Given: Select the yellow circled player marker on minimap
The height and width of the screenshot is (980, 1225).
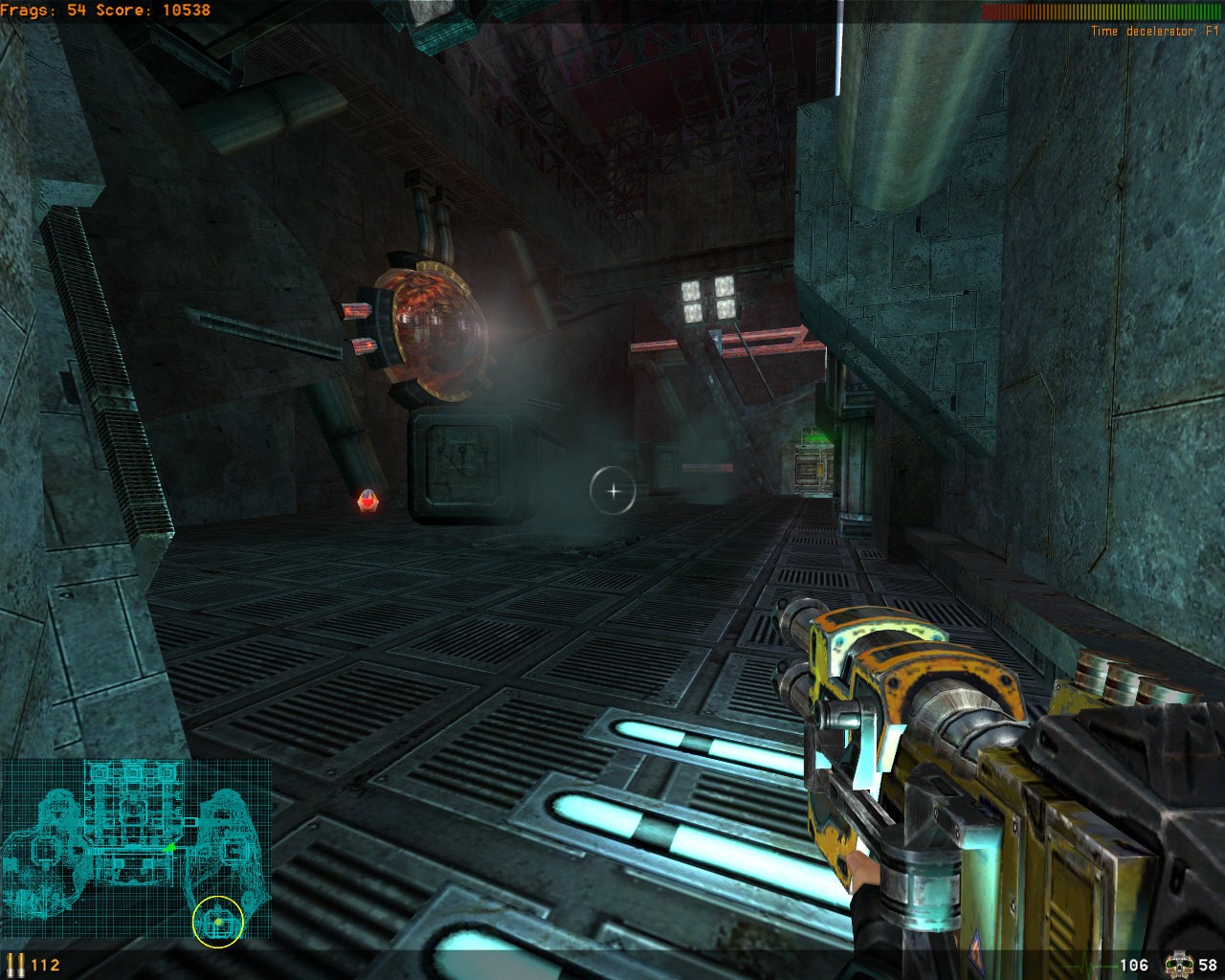Looking at the screenshot, I should tap(218, 922).
